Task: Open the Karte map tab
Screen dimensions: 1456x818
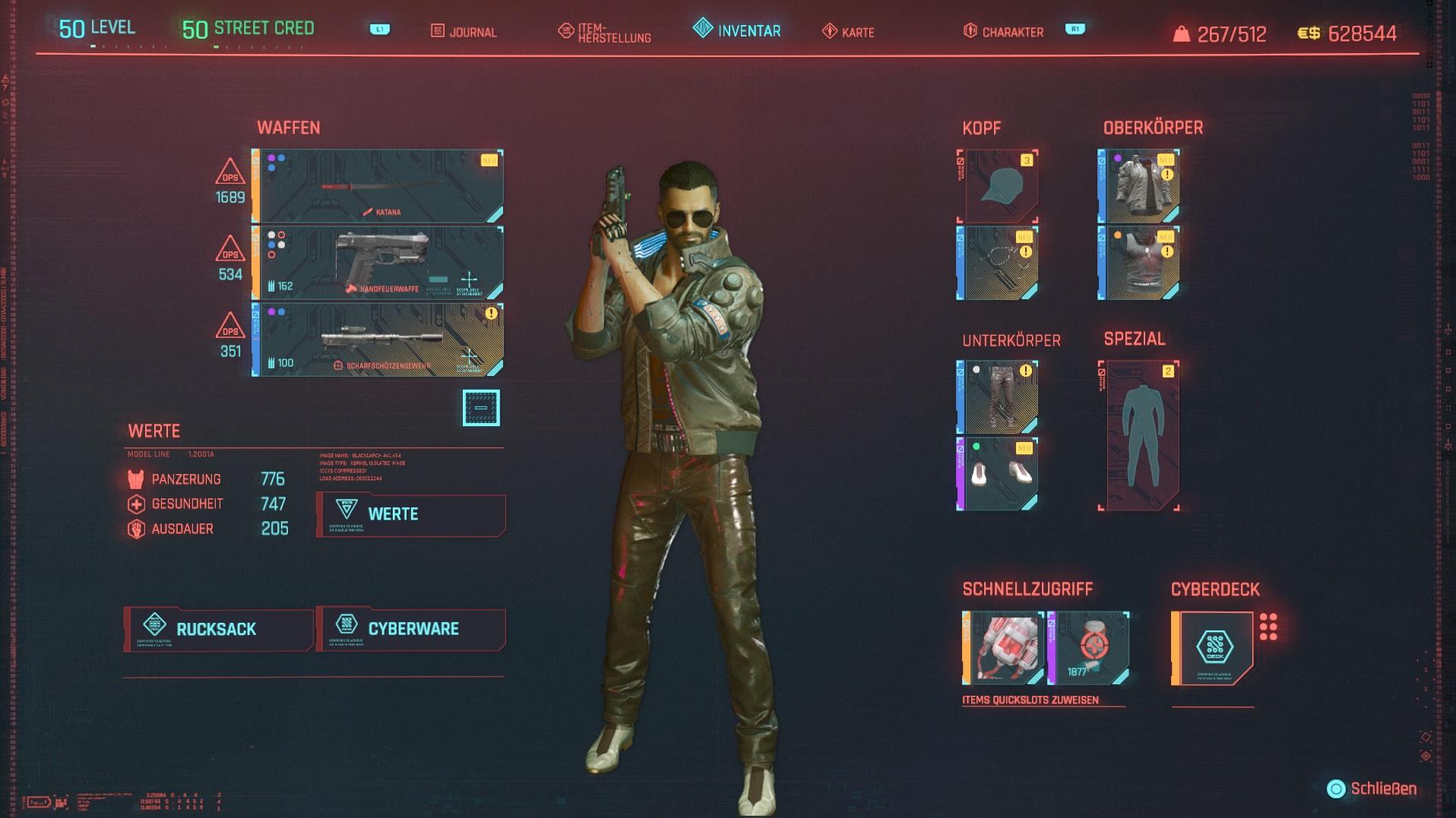Action: 849,32
